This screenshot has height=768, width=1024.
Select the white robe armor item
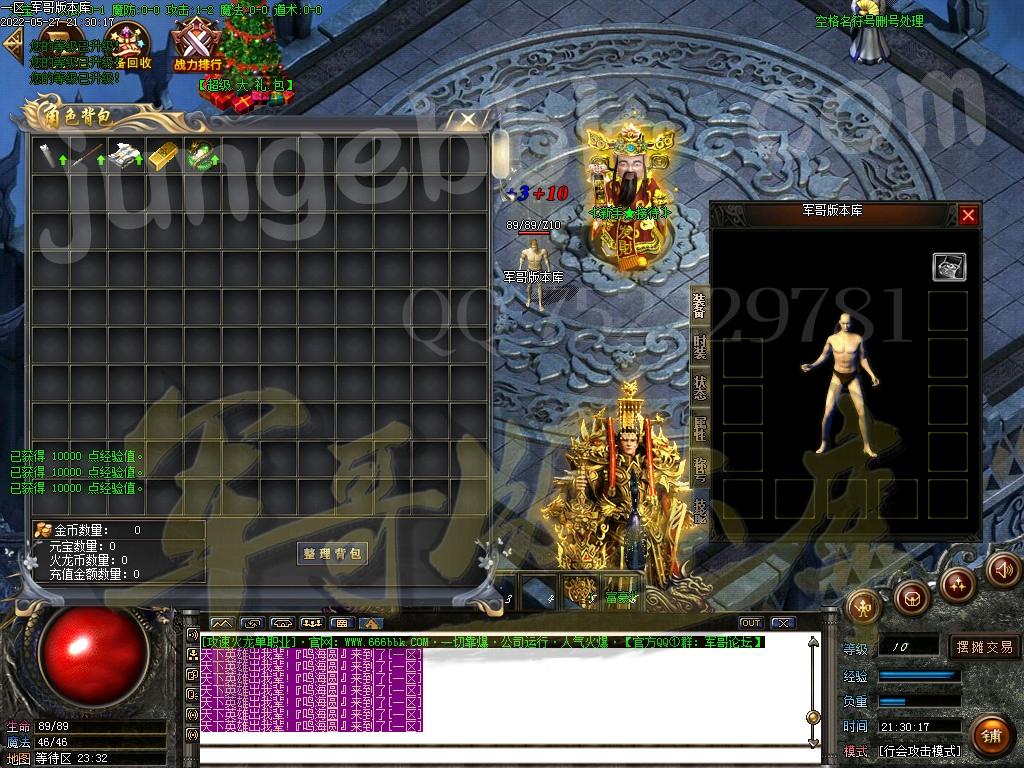(x=125, y=155)
